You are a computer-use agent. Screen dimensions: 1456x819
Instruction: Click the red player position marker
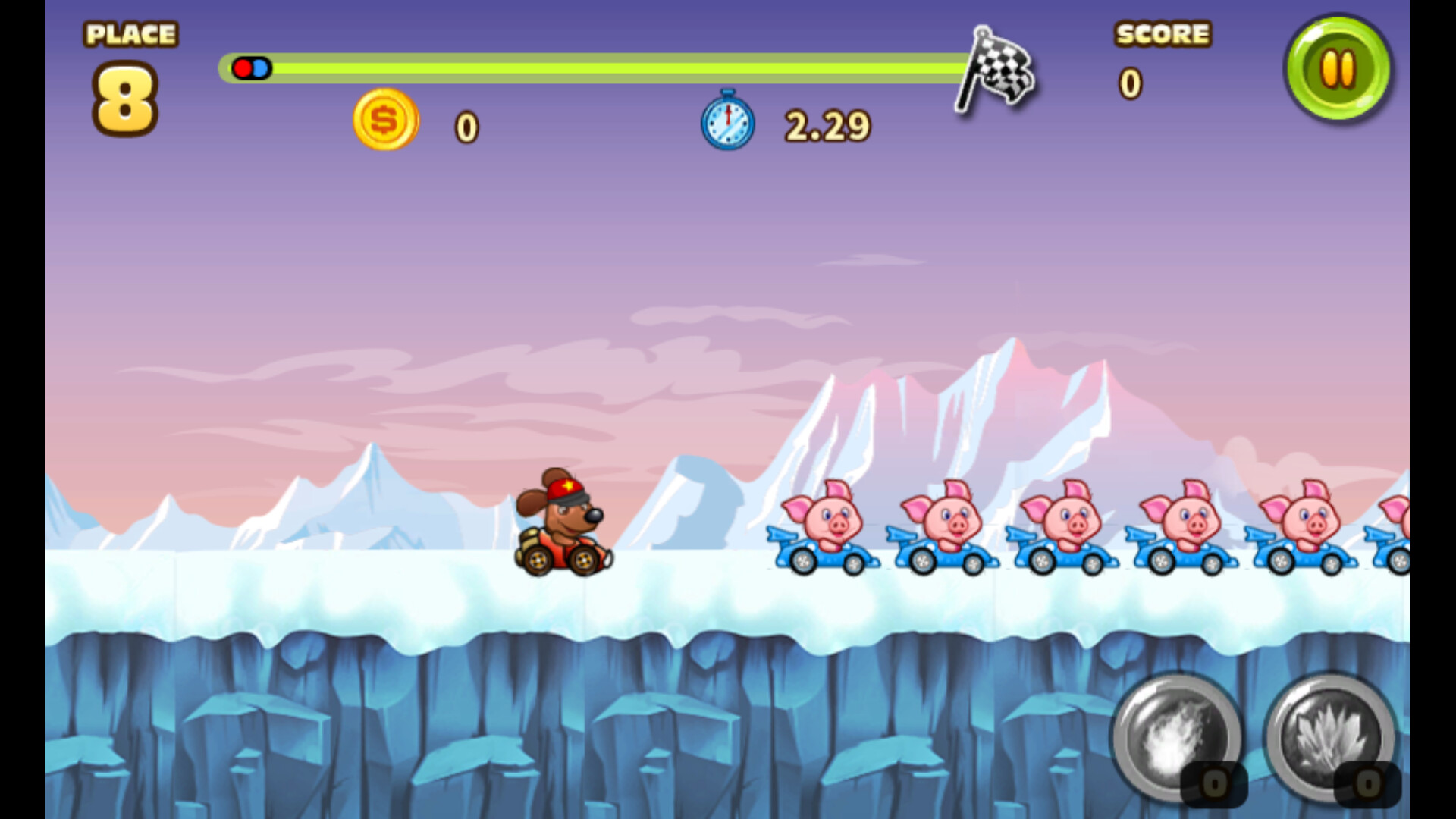(244, 67)
